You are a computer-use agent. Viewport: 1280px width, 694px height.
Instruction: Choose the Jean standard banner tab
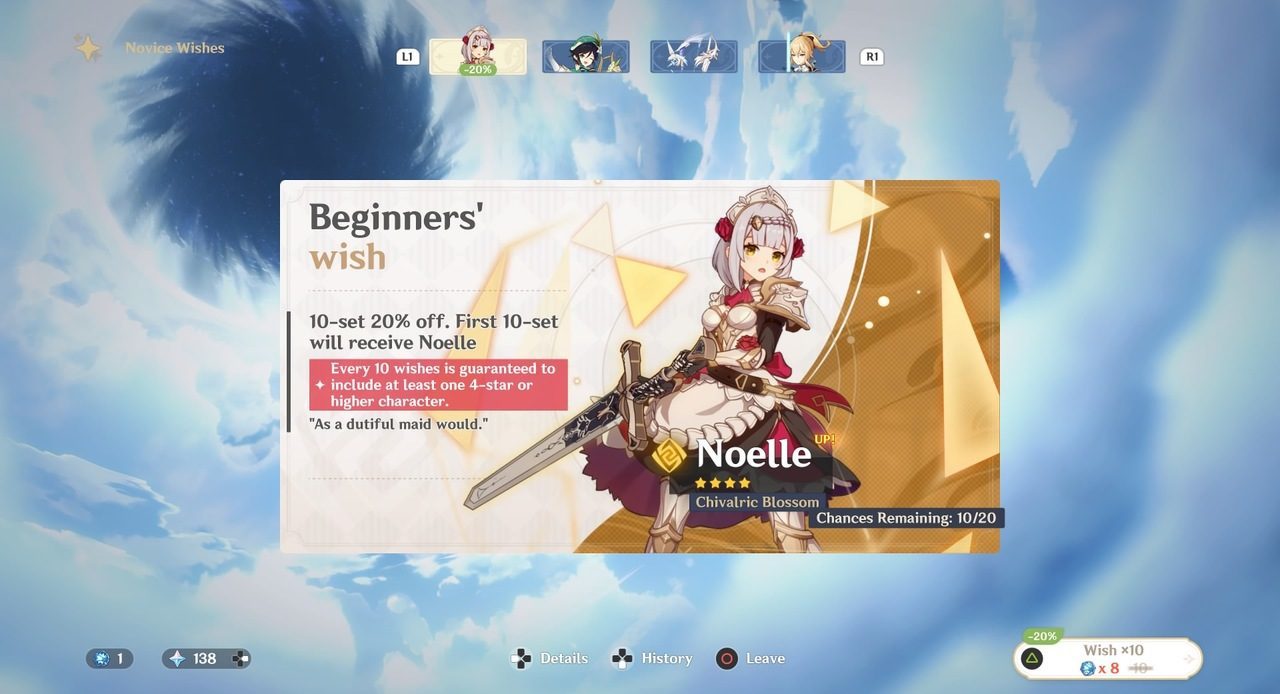coord(802,57)
